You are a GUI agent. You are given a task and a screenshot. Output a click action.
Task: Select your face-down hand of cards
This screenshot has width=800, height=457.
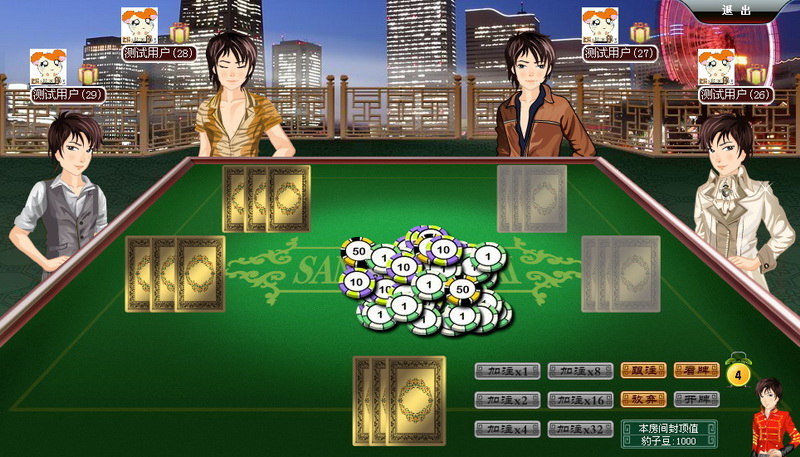pos(400,400)
